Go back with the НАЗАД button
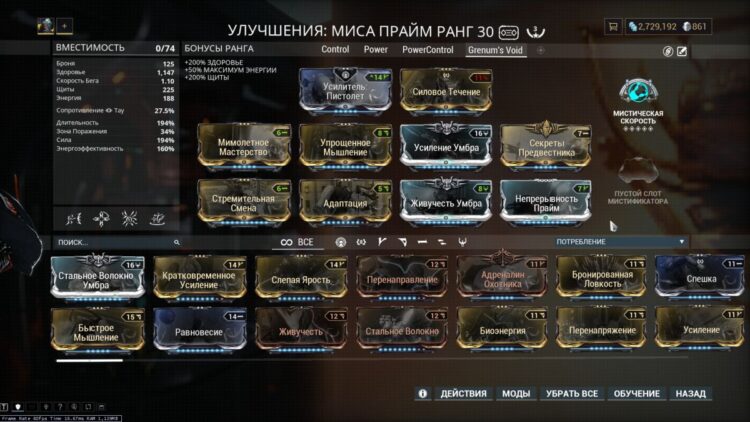This screenshot has width=750, height=422. (690, 394)
